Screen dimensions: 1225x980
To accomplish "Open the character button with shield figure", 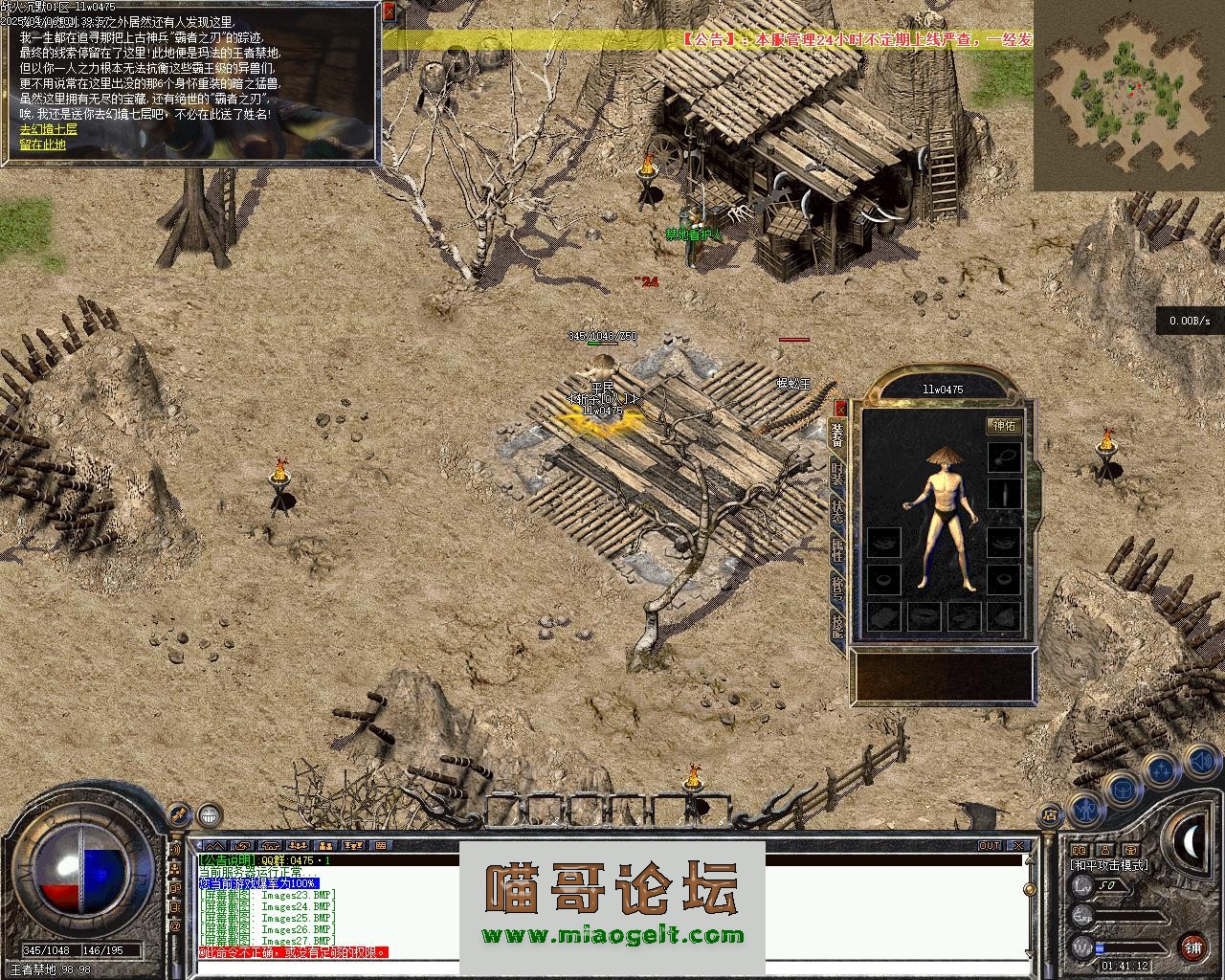I will click(x=1084, y=811).
